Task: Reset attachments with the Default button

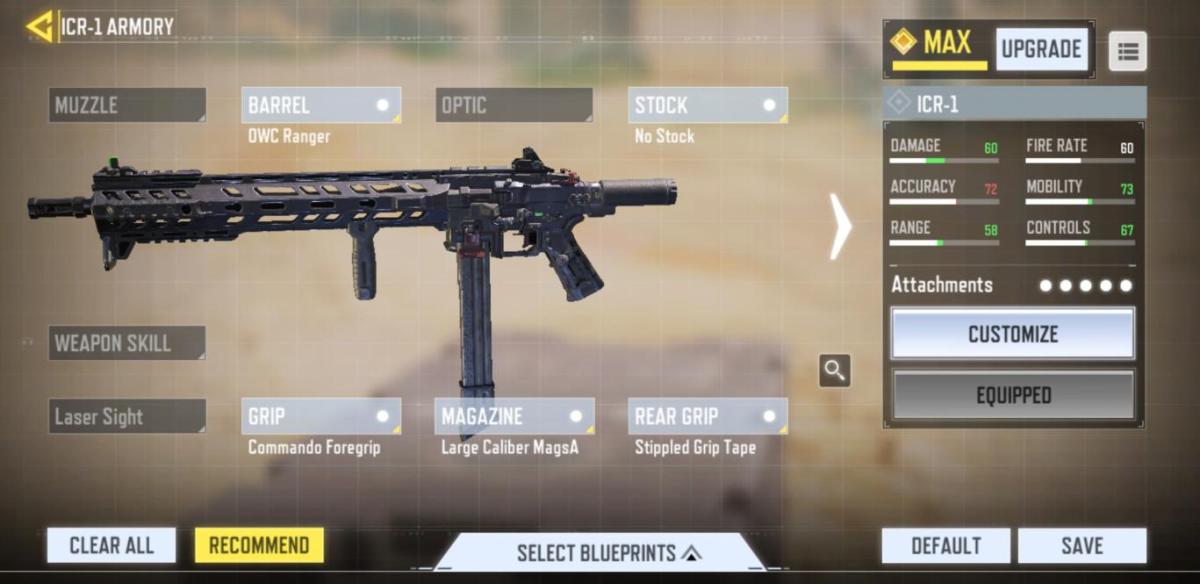Action: pos(945,546)
